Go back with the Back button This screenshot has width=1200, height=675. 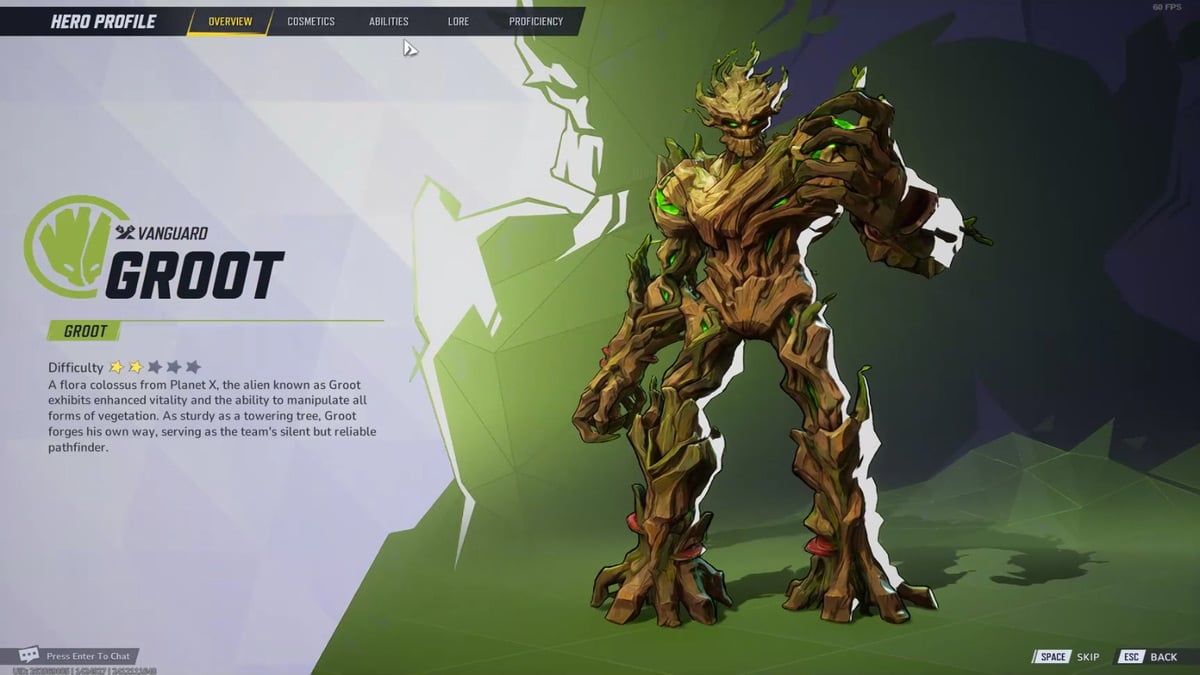click(x=1148, y=657)
